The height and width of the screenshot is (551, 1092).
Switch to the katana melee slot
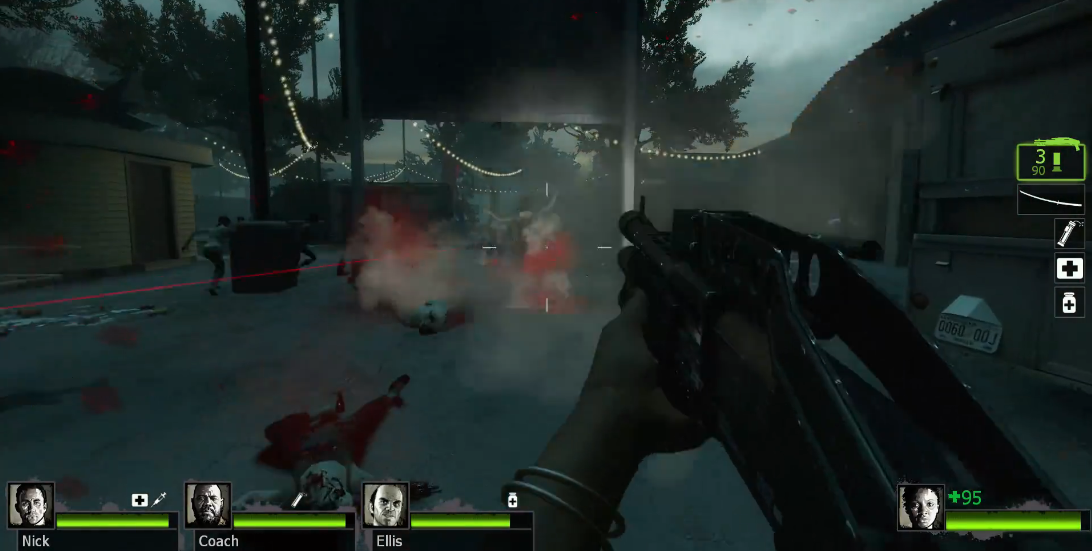pos(1050,199)
